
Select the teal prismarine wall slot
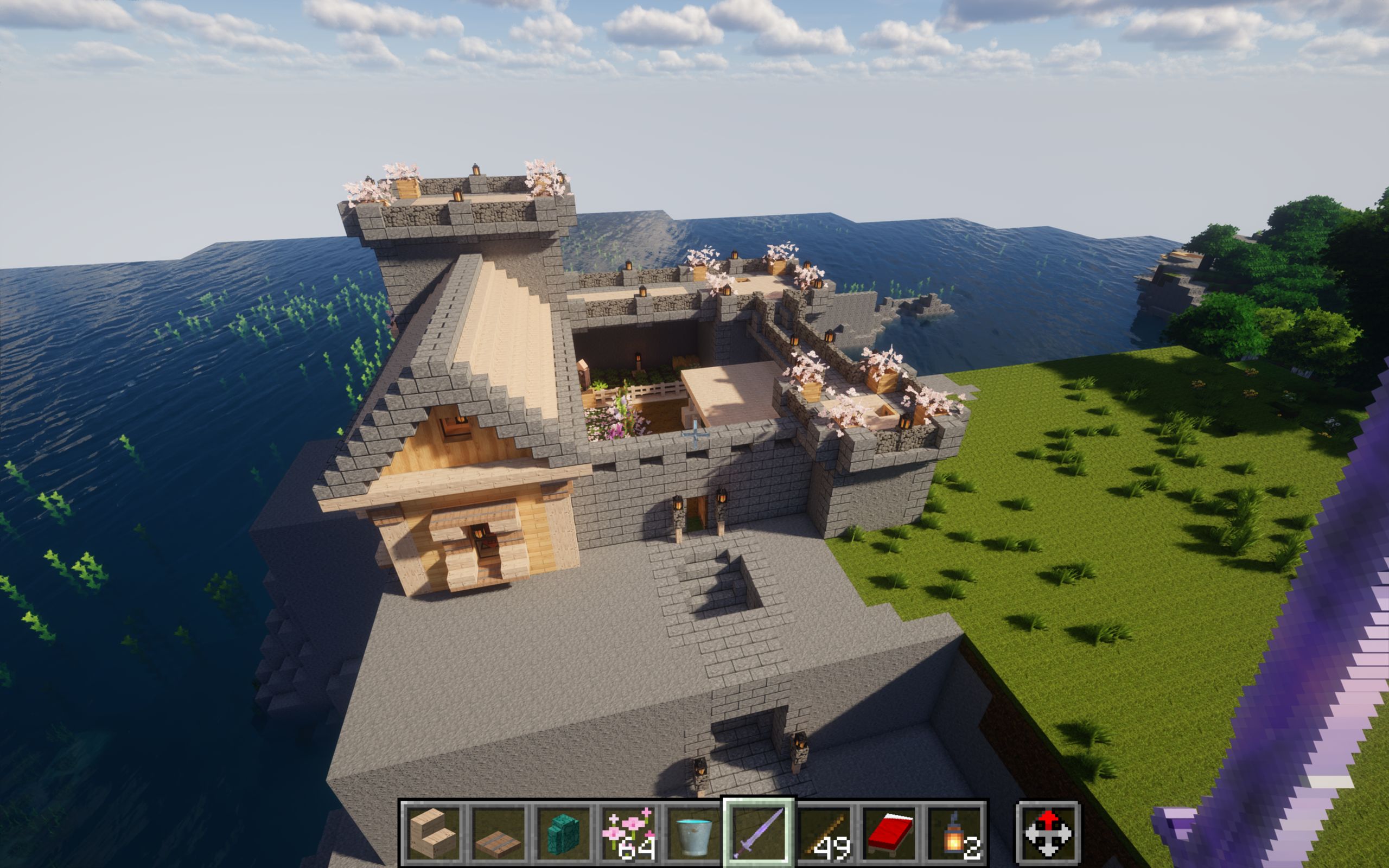tap(563, 832)
